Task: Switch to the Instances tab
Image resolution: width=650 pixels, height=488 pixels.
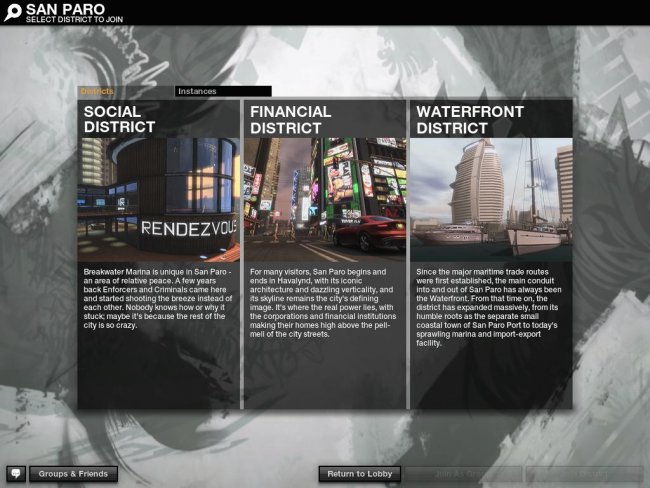Action: pos(222,91)
